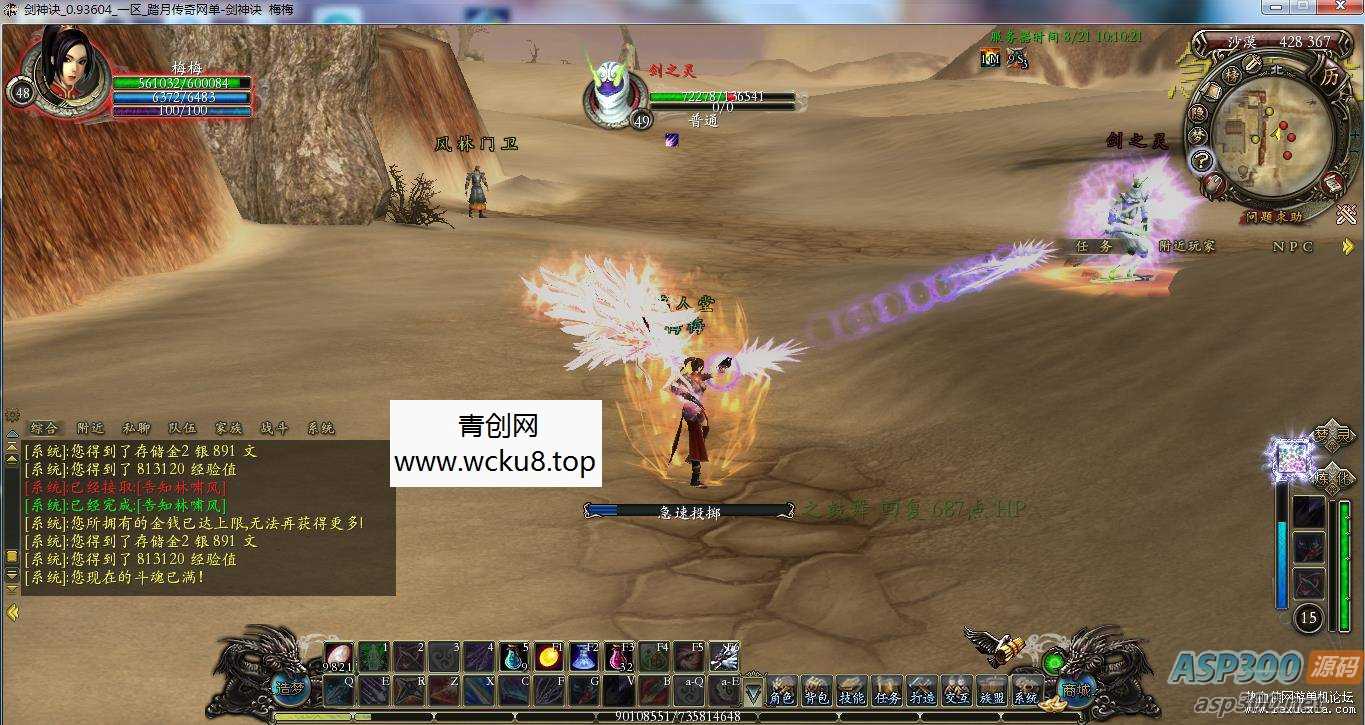Click the NPC button near the minimap
This screenshot has width=1365, height=725.
[1291, 247]
